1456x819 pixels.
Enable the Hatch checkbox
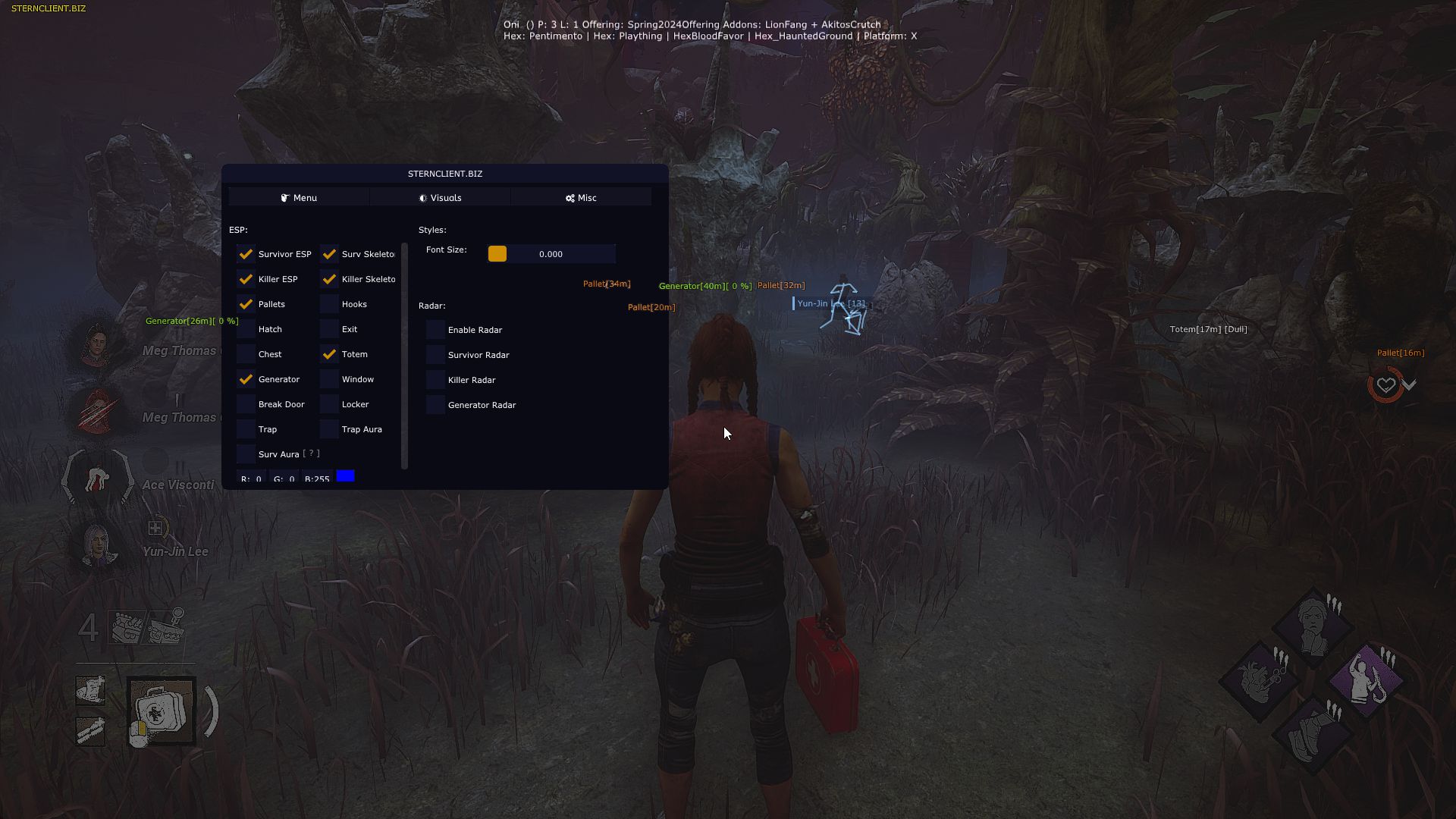246,329
